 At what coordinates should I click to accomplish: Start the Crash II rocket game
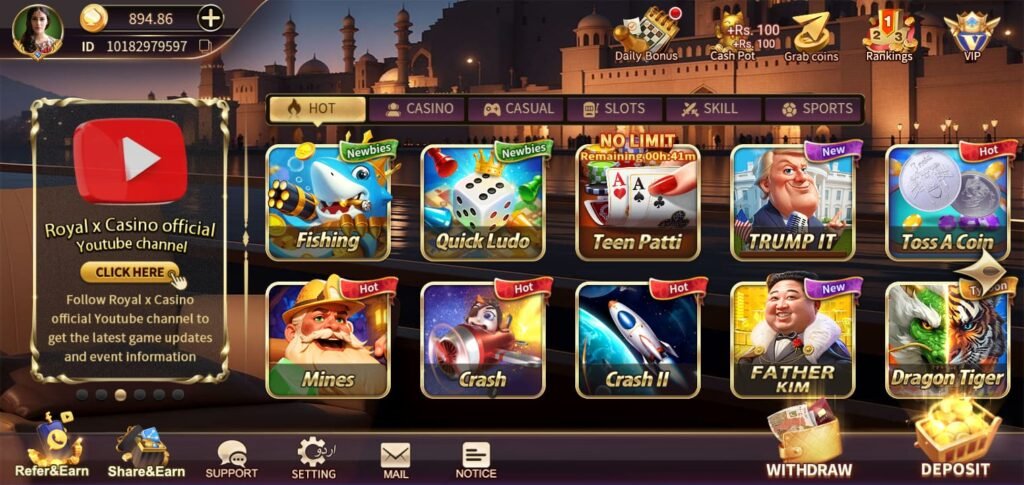point(638,340)
